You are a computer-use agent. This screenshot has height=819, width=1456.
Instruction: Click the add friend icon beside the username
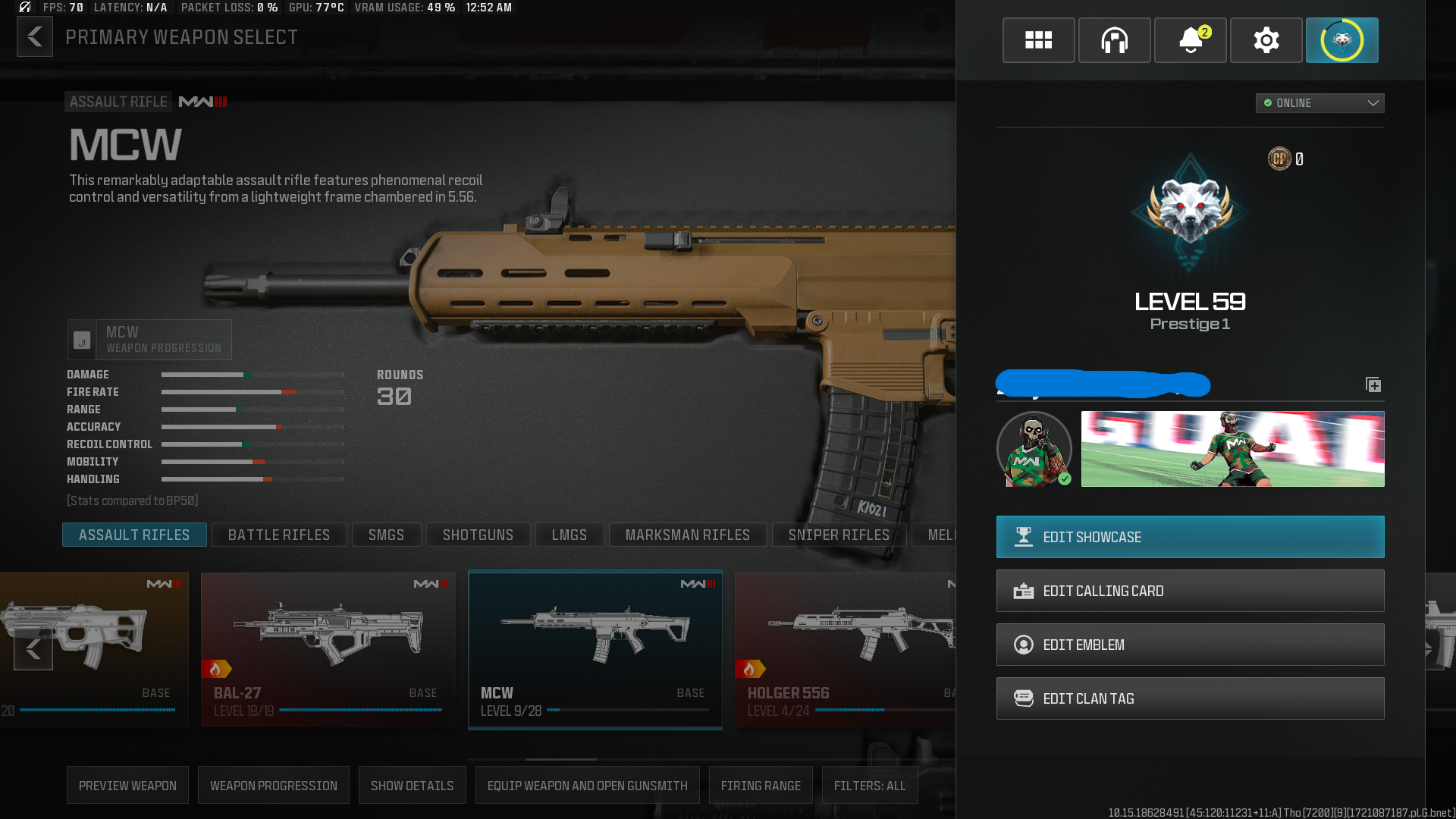point(1373,384)
